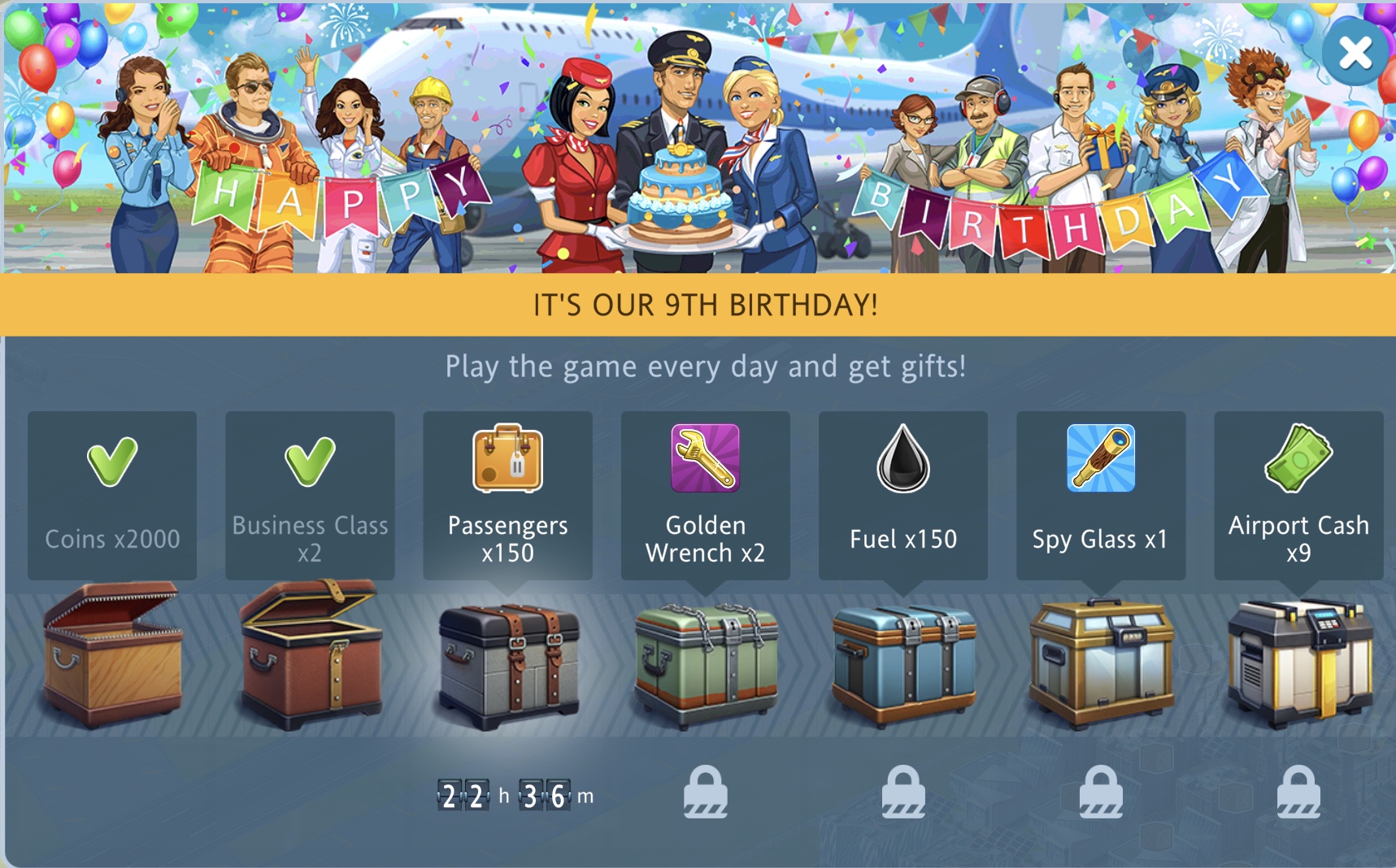Select the Golden Wrench x2 reward

click(x=705, y=495)
